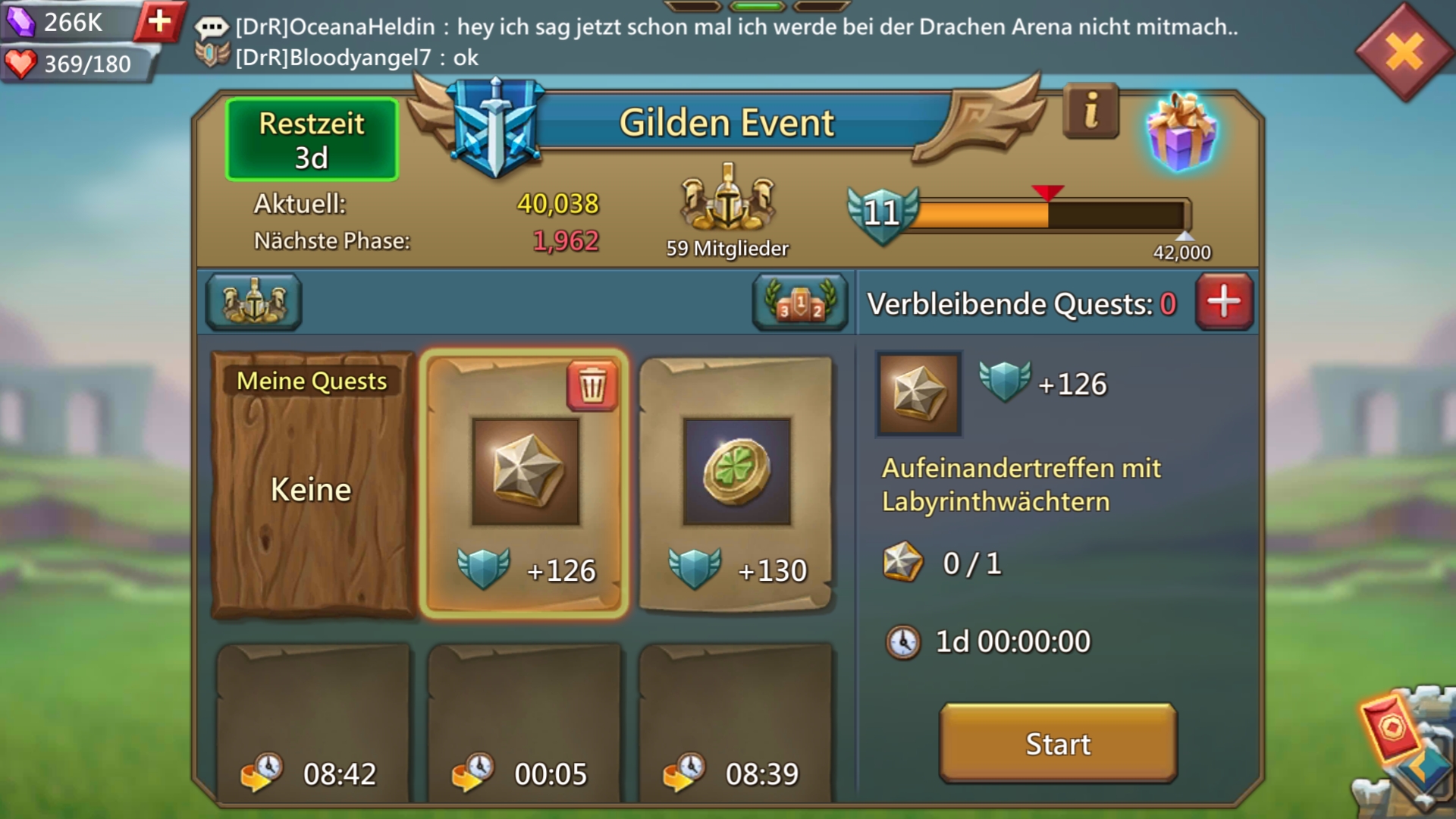
Task: Show the guild ranking podium
Action: (800, 303)
